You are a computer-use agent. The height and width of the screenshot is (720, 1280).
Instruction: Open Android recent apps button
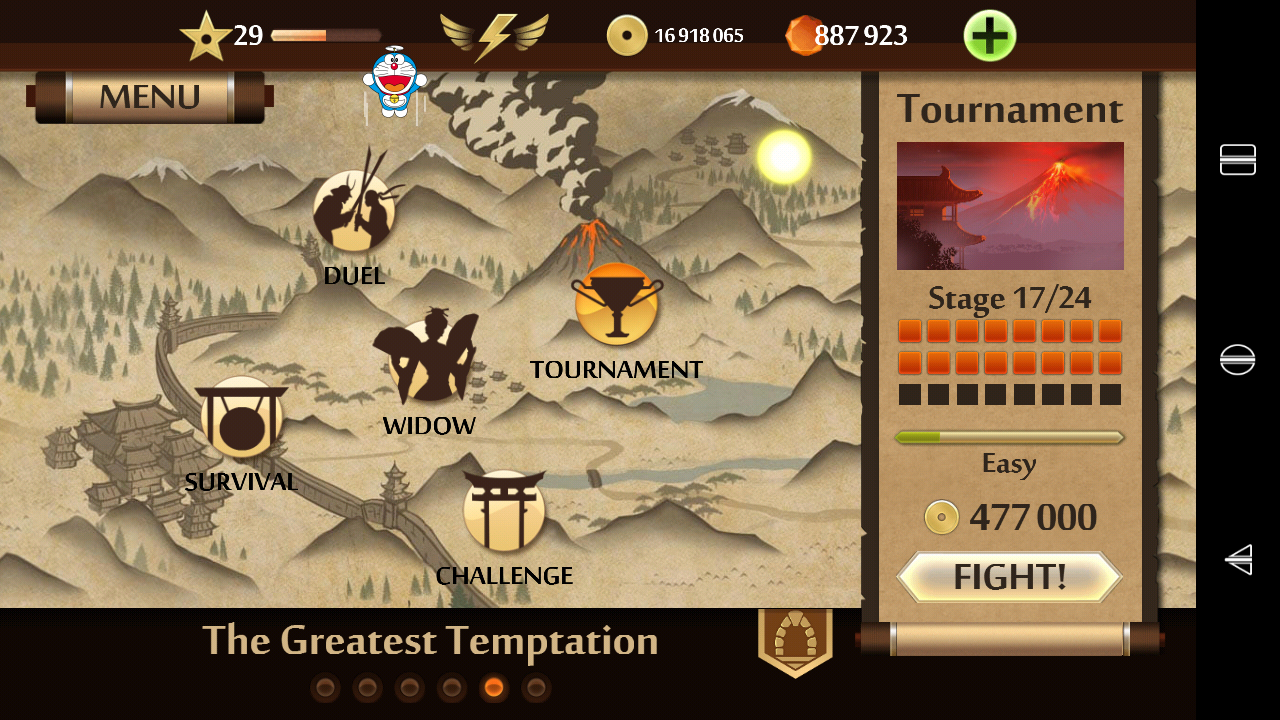(1238, 160)
